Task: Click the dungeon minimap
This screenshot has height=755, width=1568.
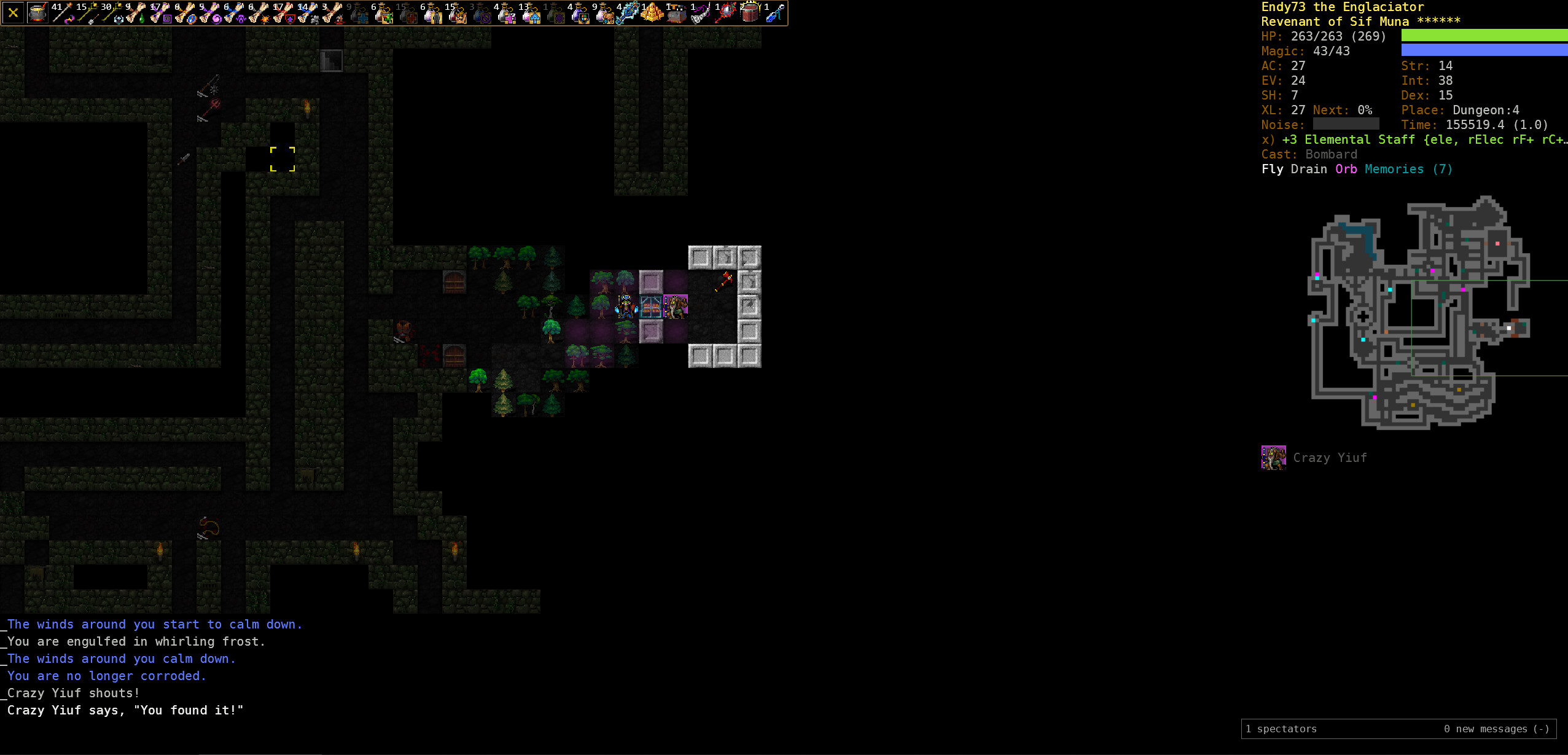Action: click(1419, 312)
